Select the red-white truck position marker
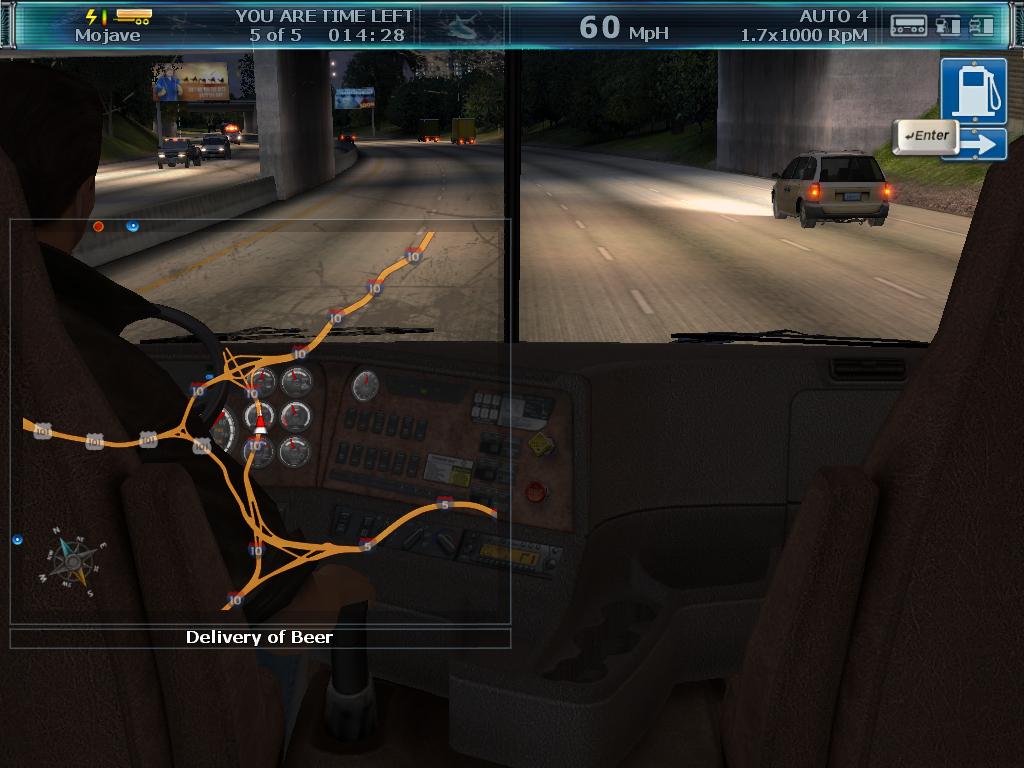 pos(261,423)
